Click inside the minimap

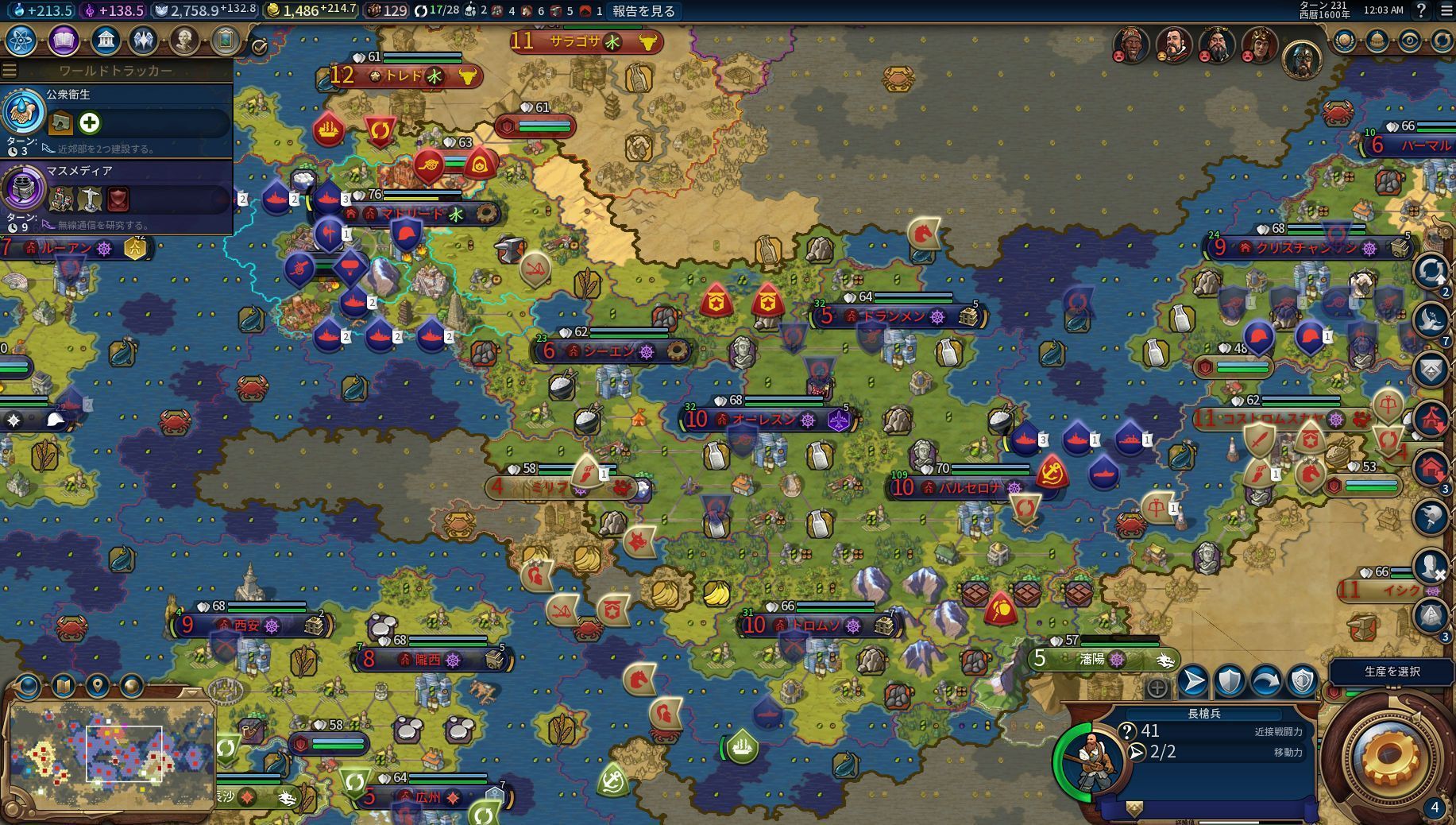[111, 751]
